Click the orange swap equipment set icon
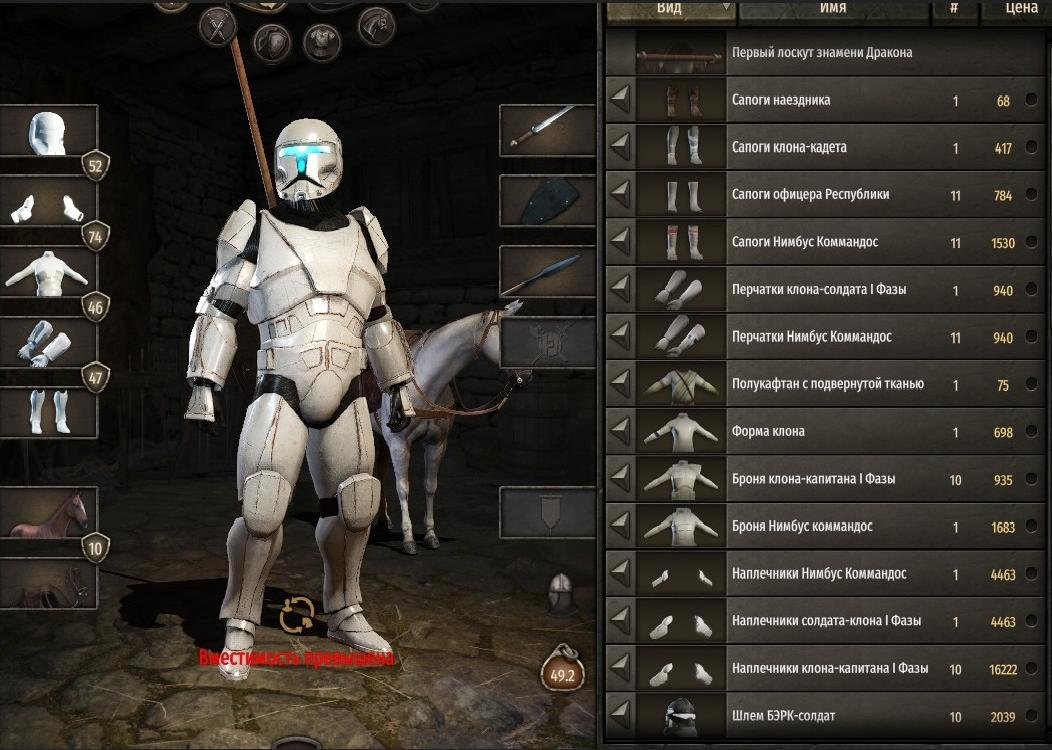Screen dimensions: 1052x750 point(297,615)
